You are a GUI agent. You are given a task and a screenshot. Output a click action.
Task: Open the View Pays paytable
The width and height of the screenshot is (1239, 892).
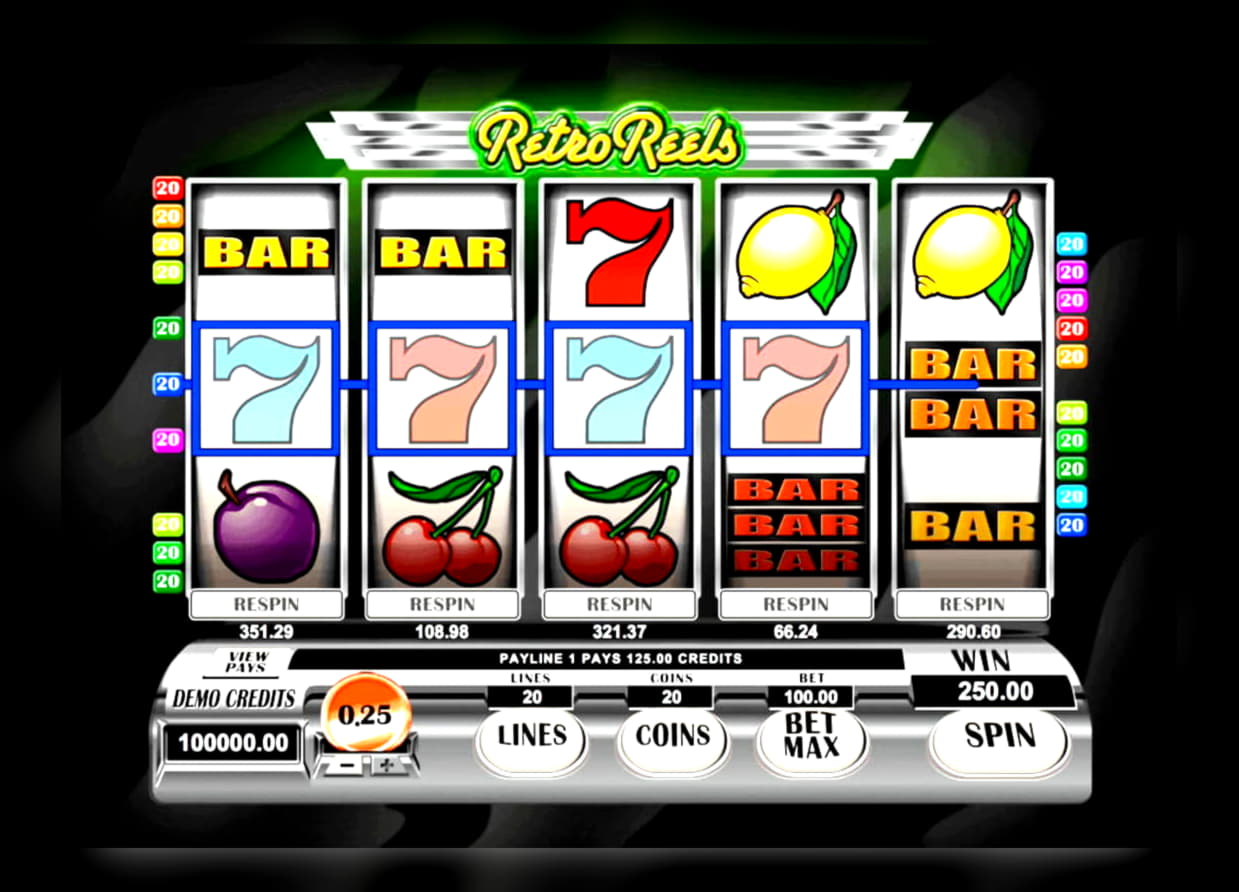pos(245,661)
